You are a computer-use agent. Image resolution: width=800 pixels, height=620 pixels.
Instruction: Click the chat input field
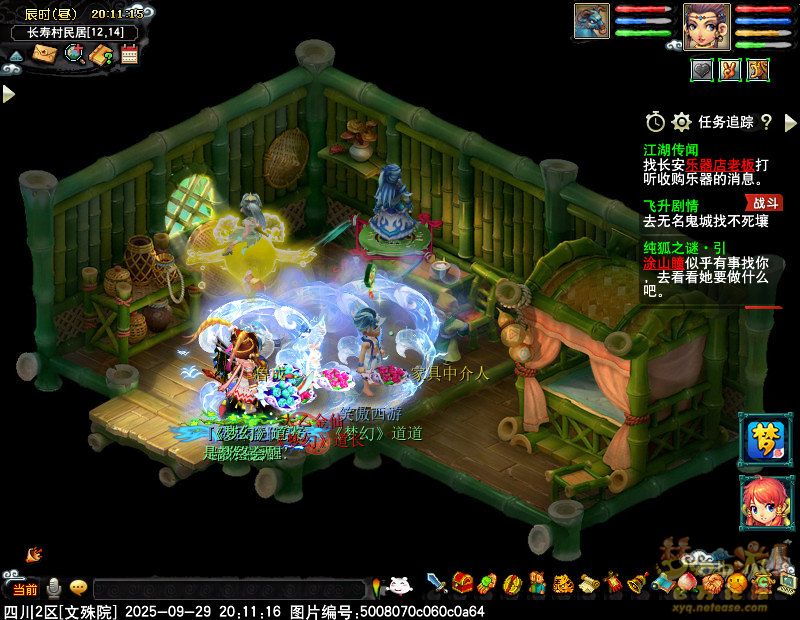(228, 588)
